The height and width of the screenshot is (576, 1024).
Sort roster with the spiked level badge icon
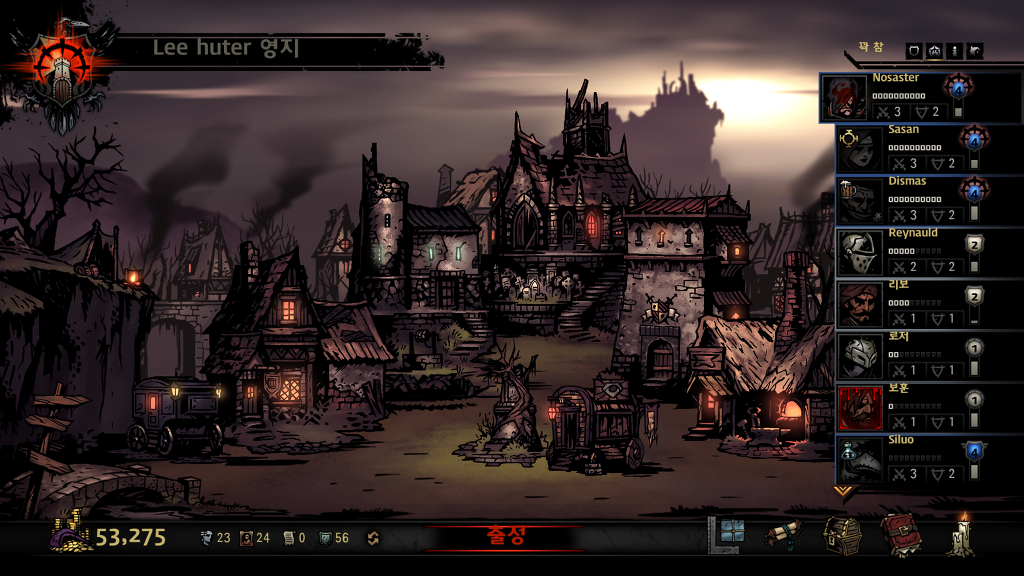click(x=934, y=51)
